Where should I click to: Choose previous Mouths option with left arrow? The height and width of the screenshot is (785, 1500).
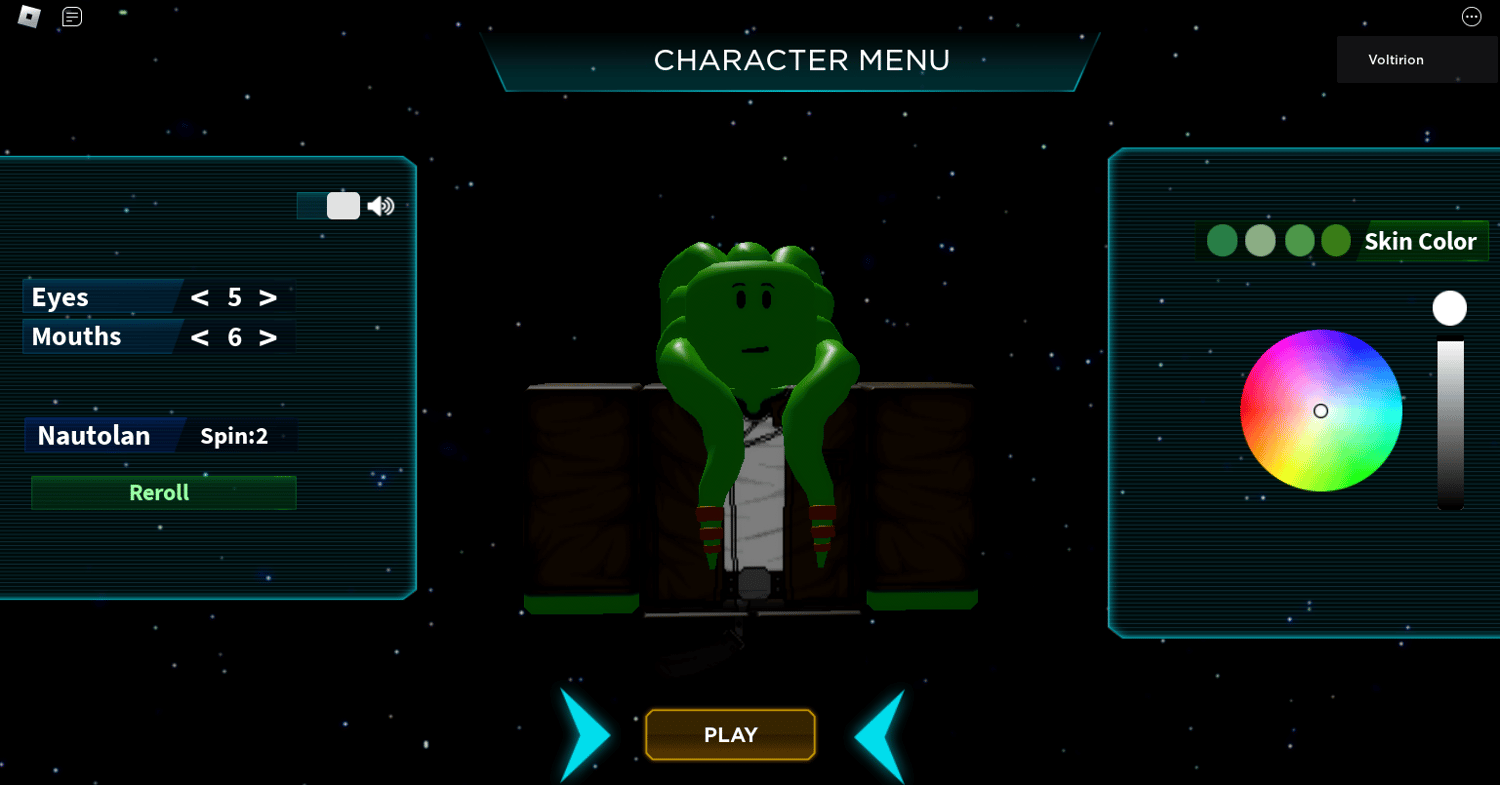(x=200, y=337)
